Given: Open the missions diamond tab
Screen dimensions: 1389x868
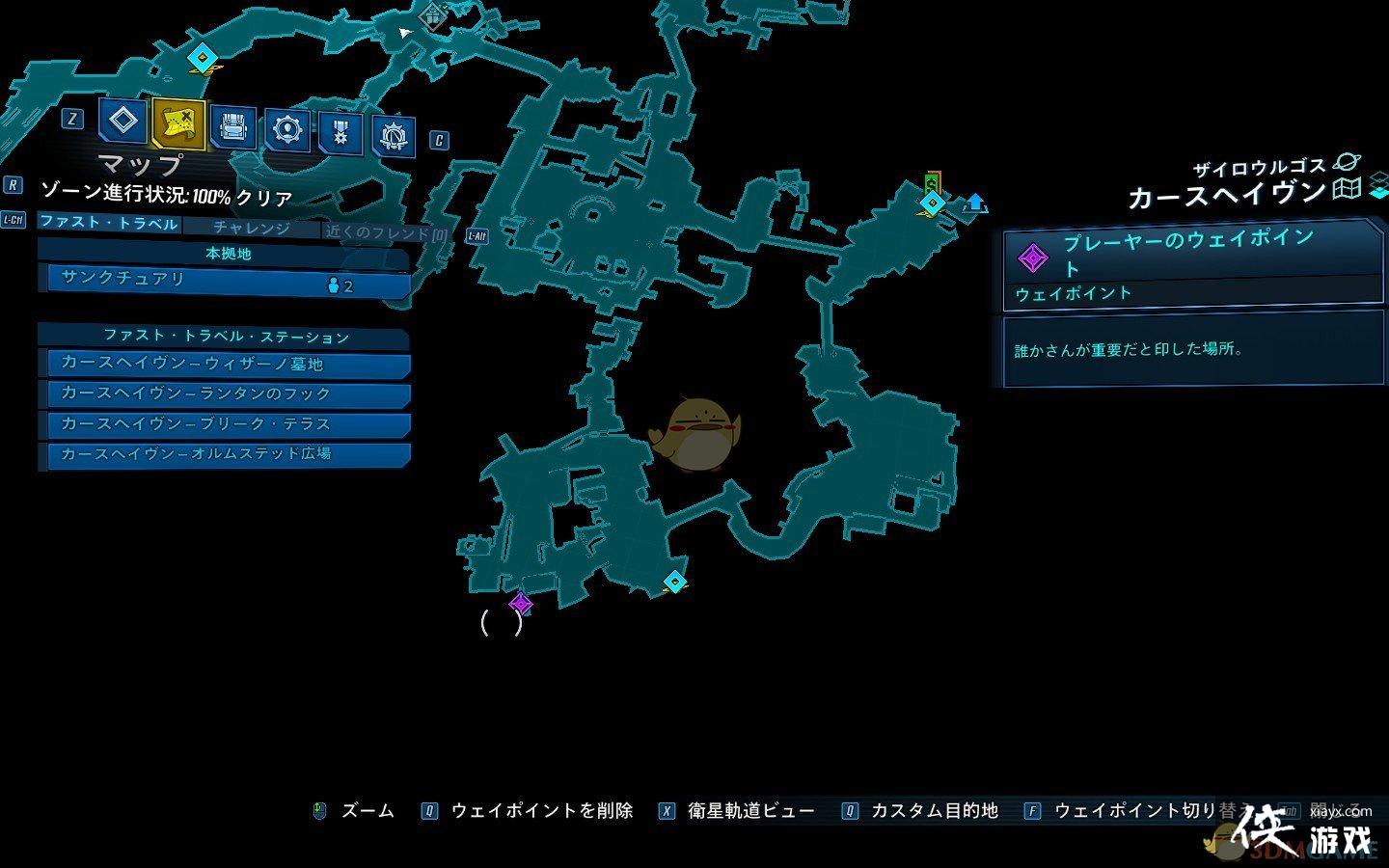Looking at the screenshot, I should tap(123, 122).
